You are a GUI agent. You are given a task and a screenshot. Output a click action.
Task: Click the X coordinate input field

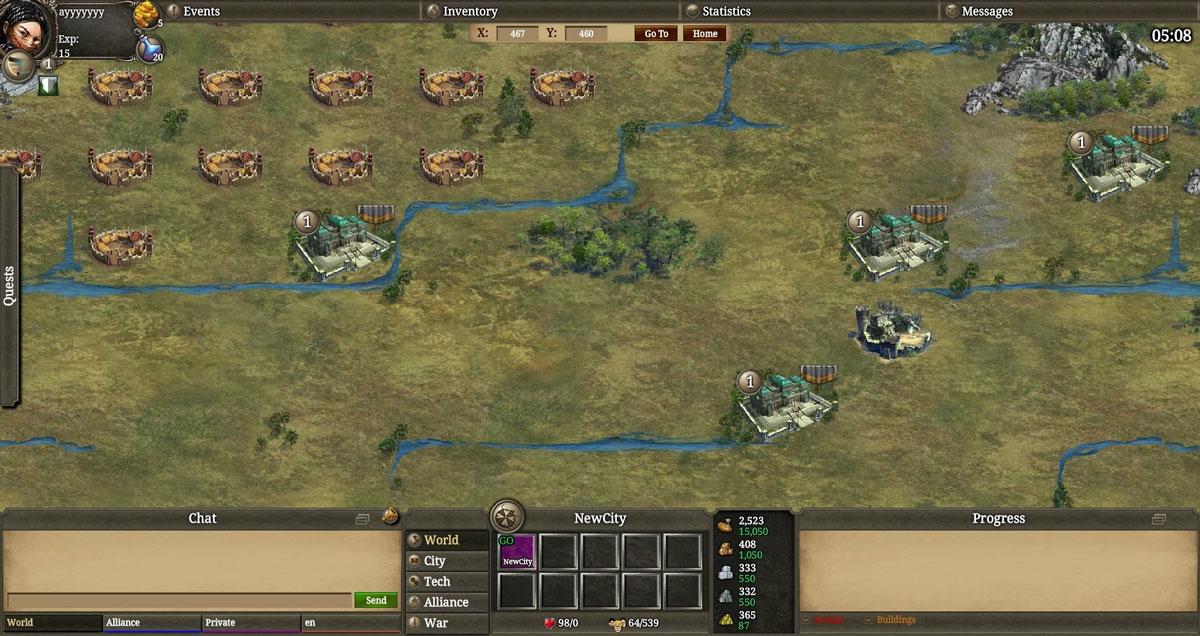click(x=517, y=33)
